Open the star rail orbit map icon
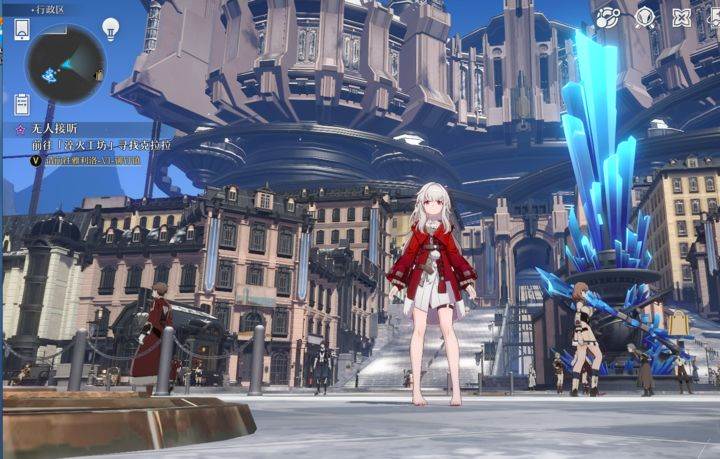720x459 pixels. click(607, 17)
